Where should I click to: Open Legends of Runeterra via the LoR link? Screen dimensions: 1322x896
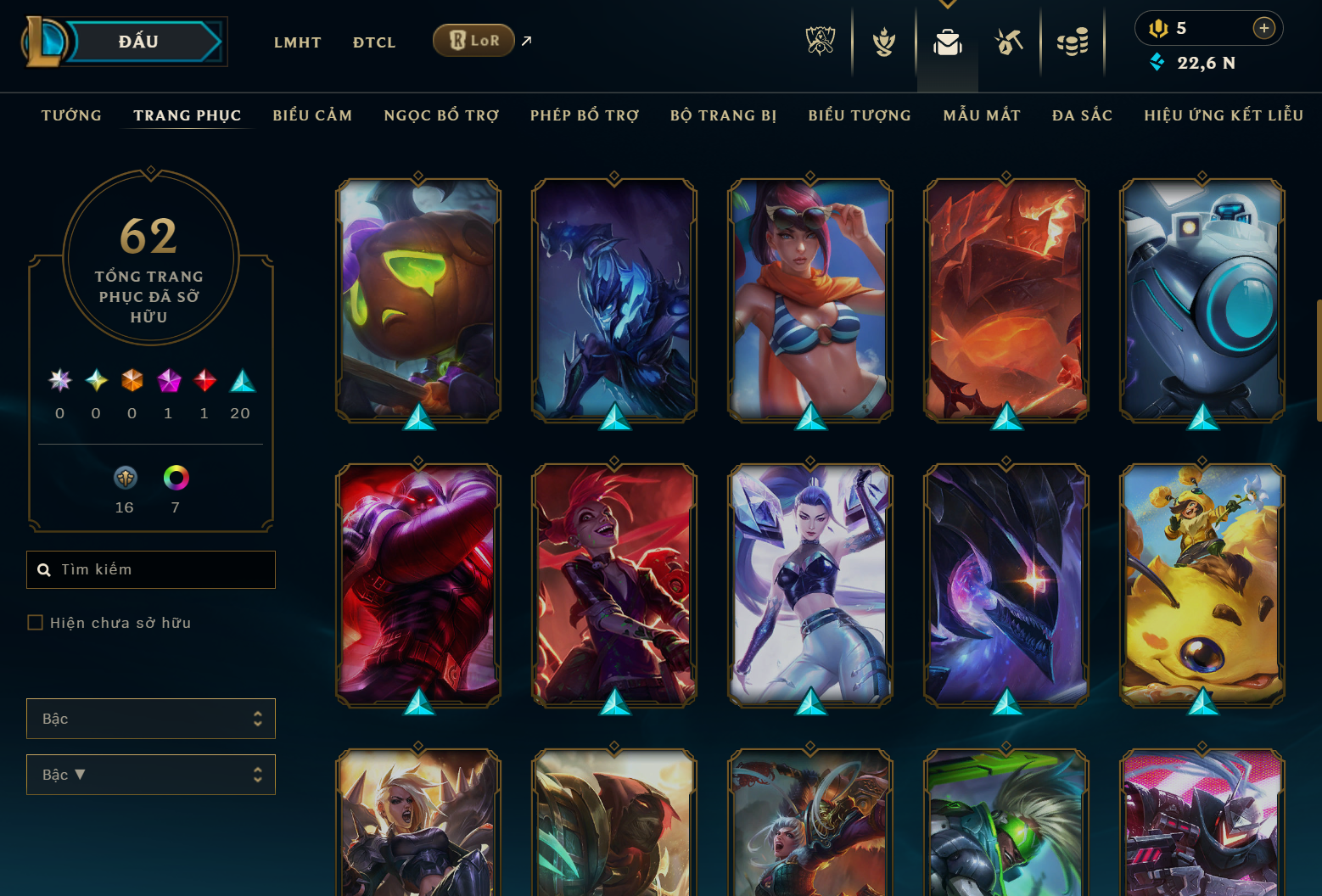click(x=473, y=40)
